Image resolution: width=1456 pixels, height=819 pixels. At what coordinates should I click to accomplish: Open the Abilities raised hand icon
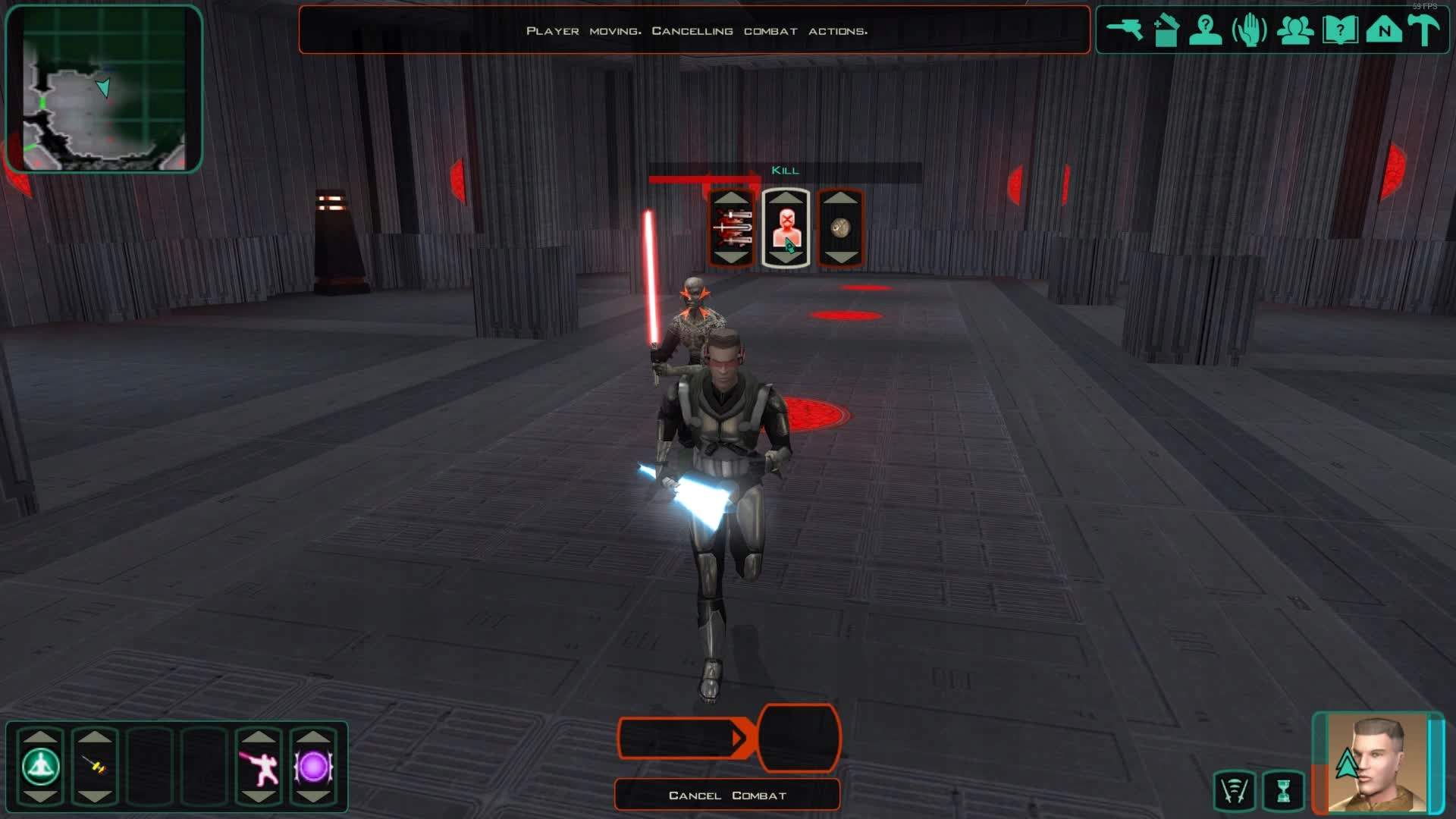1249,31
